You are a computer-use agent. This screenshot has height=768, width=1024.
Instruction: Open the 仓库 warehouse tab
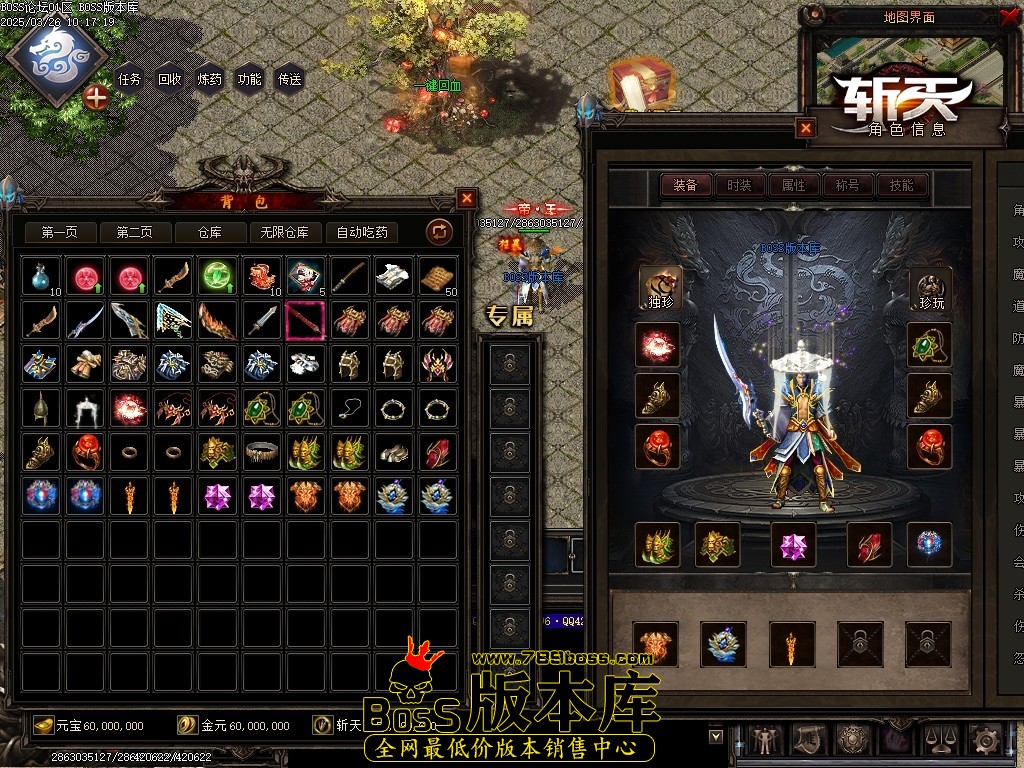[x=209, y=232]
